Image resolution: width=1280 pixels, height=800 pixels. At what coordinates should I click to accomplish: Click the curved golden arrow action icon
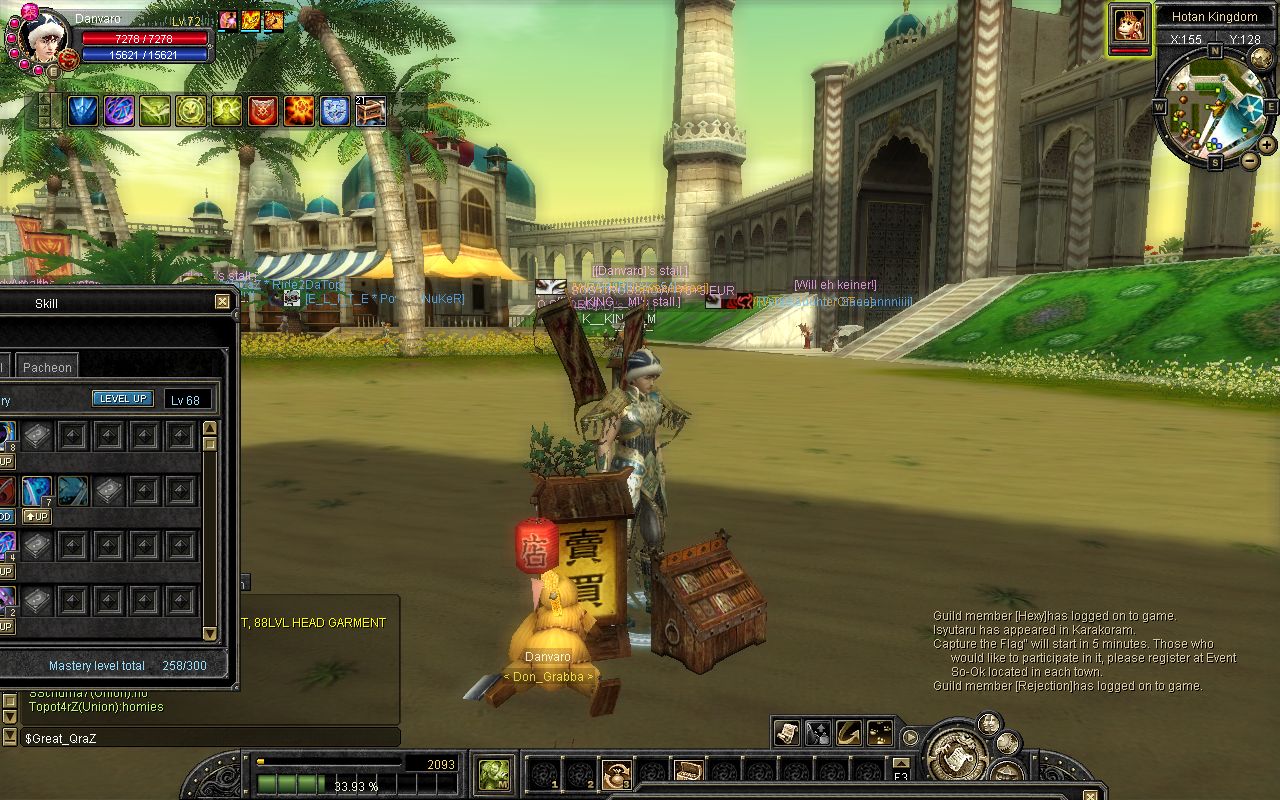pos(848,733)
